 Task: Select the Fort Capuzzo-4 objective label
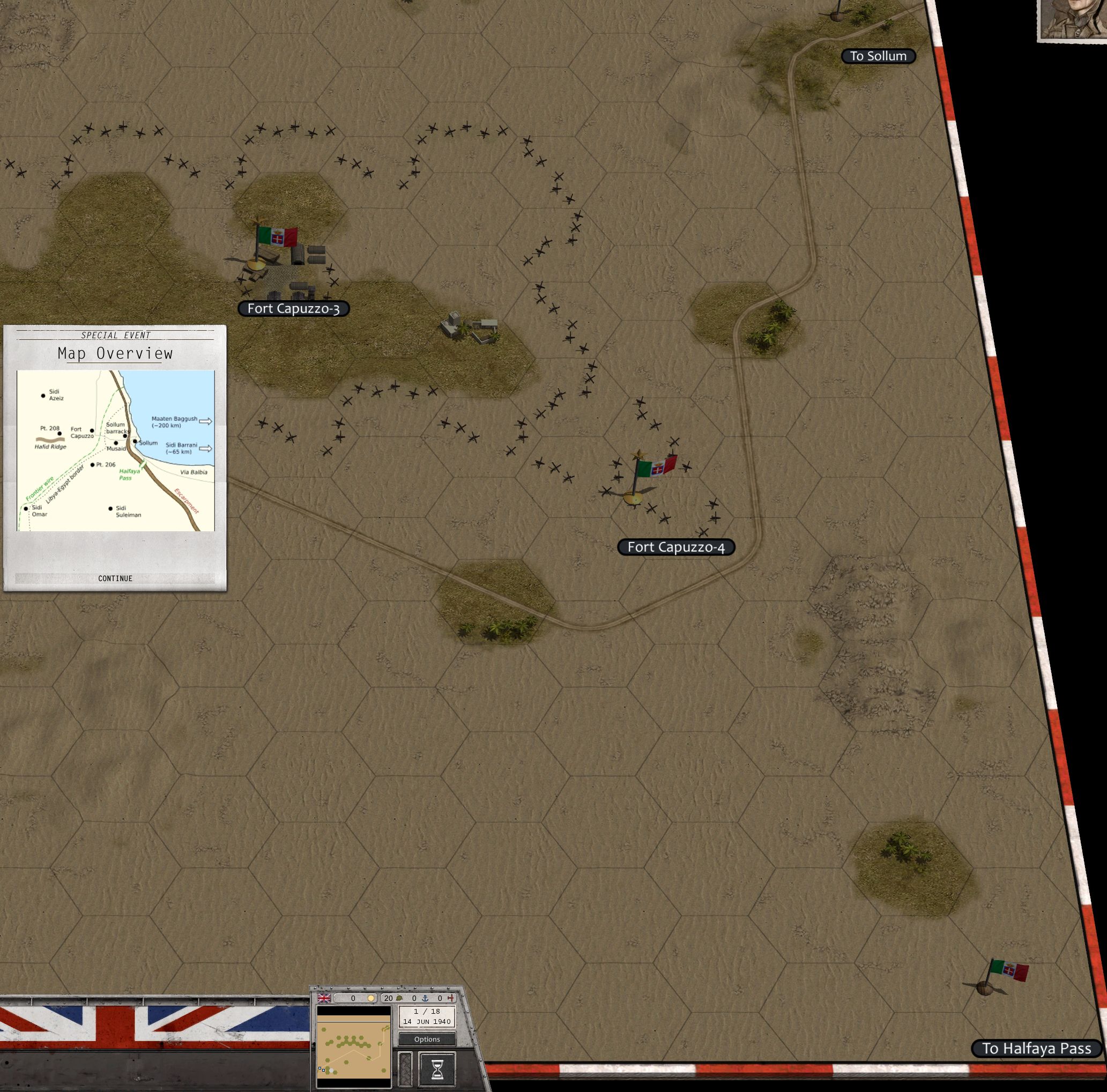pos(677,548)
